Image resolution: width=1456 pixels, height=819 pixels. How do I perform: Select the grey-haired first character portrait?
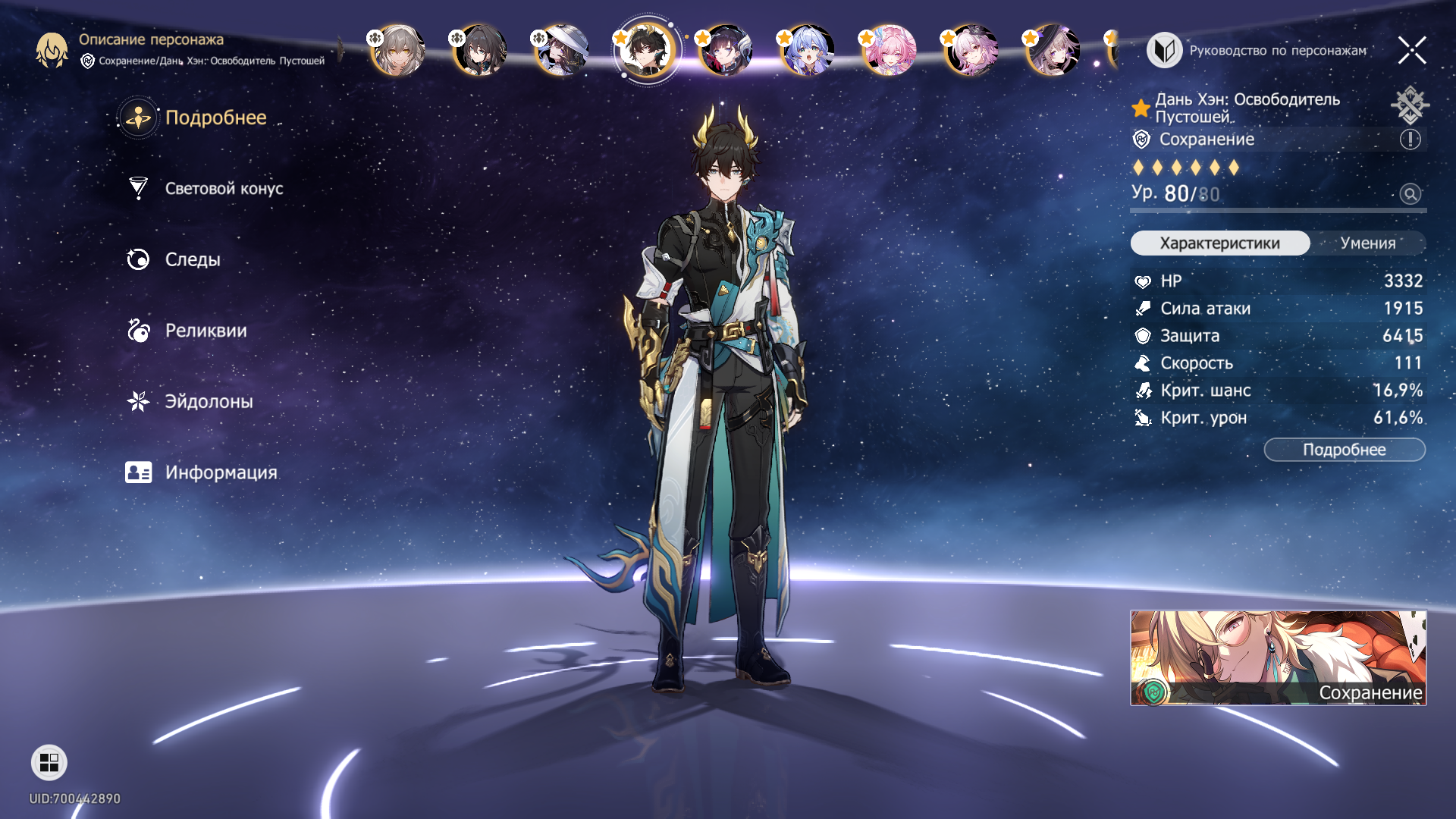[x=398, y=51]
